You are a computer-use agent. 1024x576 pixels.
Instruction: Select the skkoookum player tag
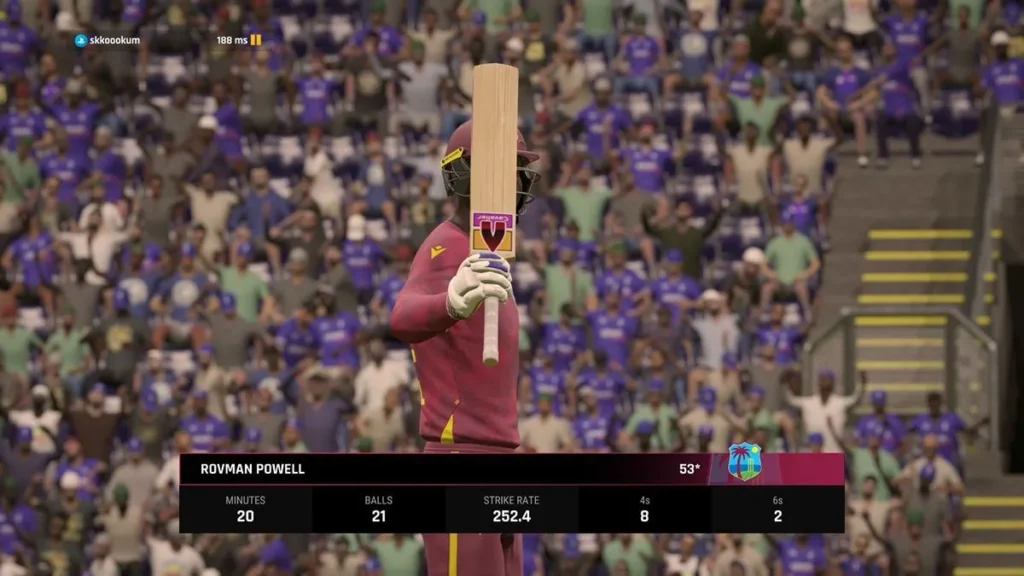[107, 40]
